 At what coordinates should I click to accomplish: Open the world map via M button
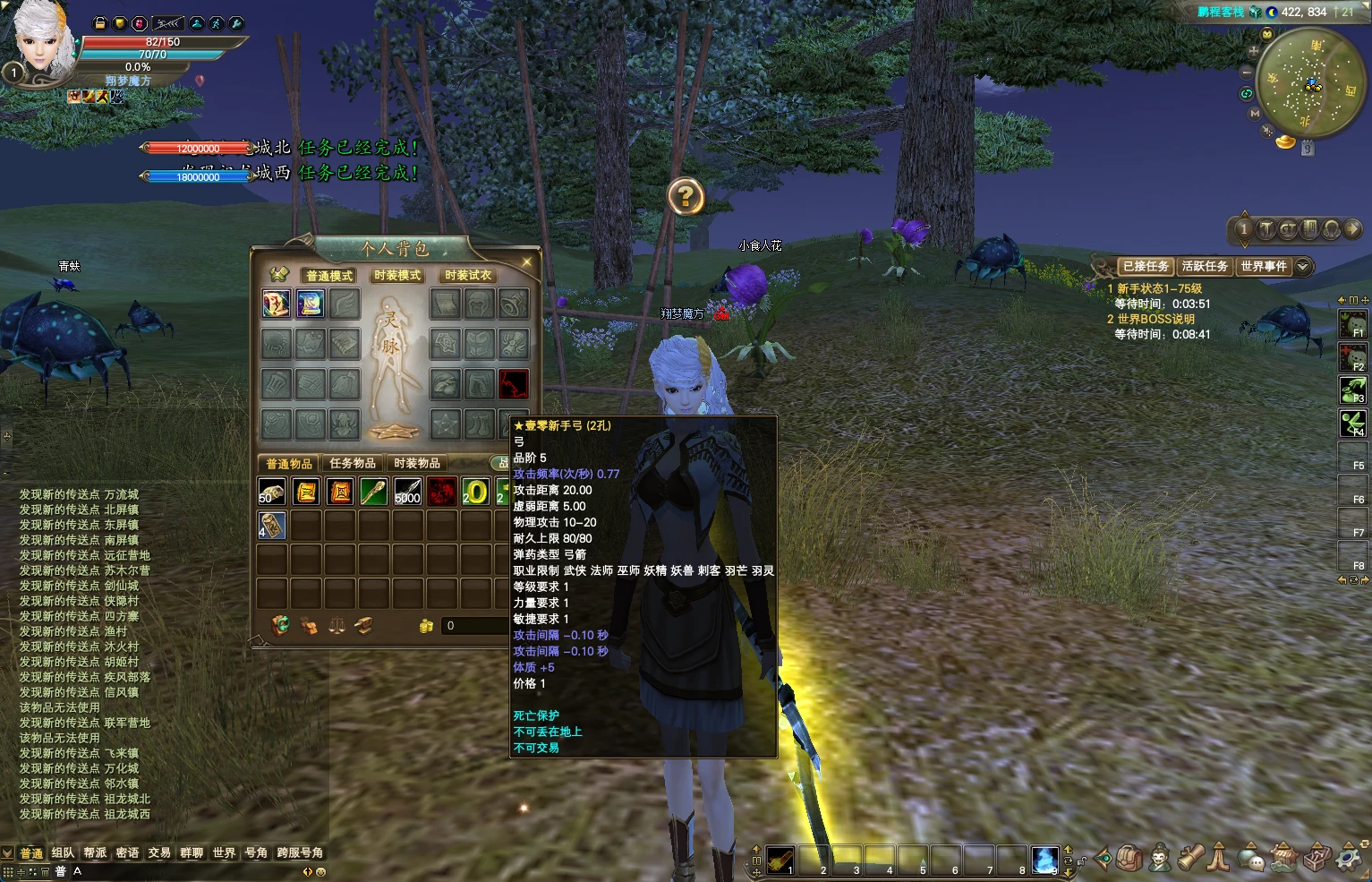coord(1255,114)
